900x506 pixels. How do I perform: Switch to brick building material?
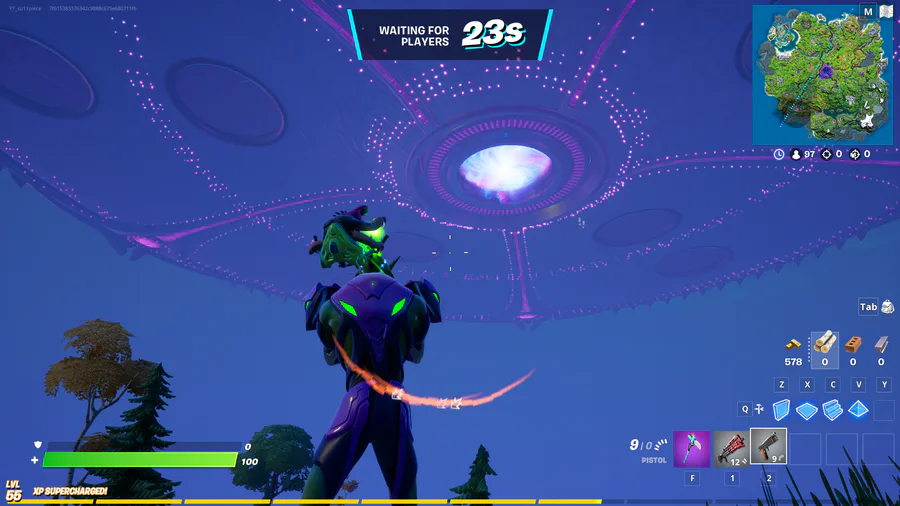point(853,344)
